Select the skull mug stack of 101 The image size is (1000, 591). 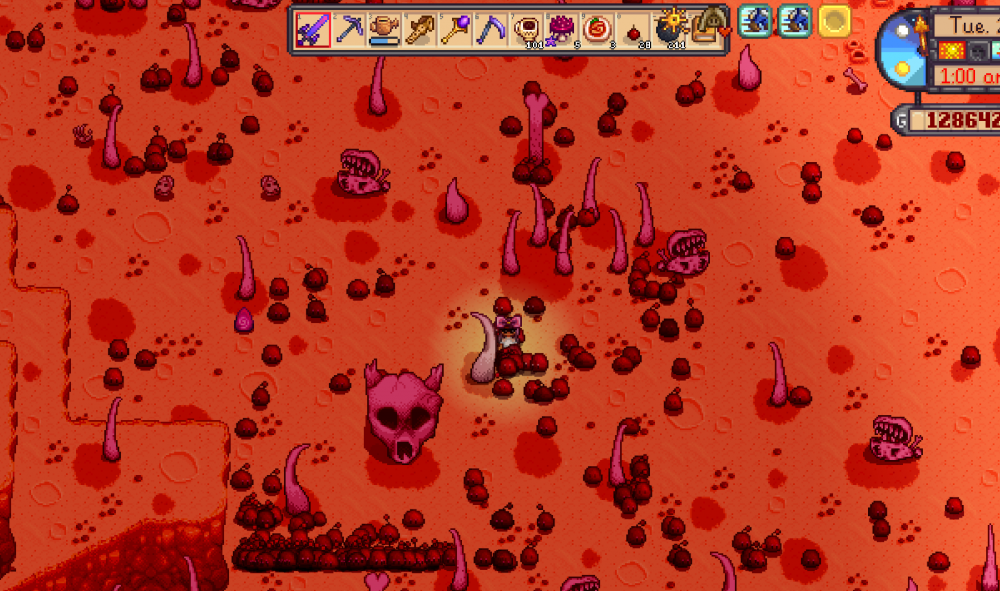527,29
